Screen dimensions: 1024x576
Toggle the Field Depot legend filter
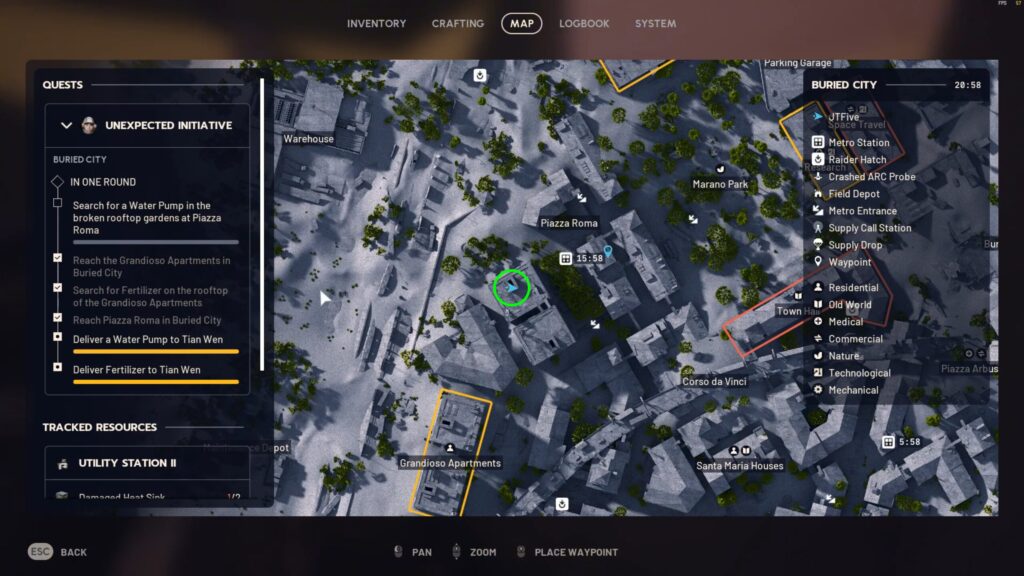[x=853, y=194]
